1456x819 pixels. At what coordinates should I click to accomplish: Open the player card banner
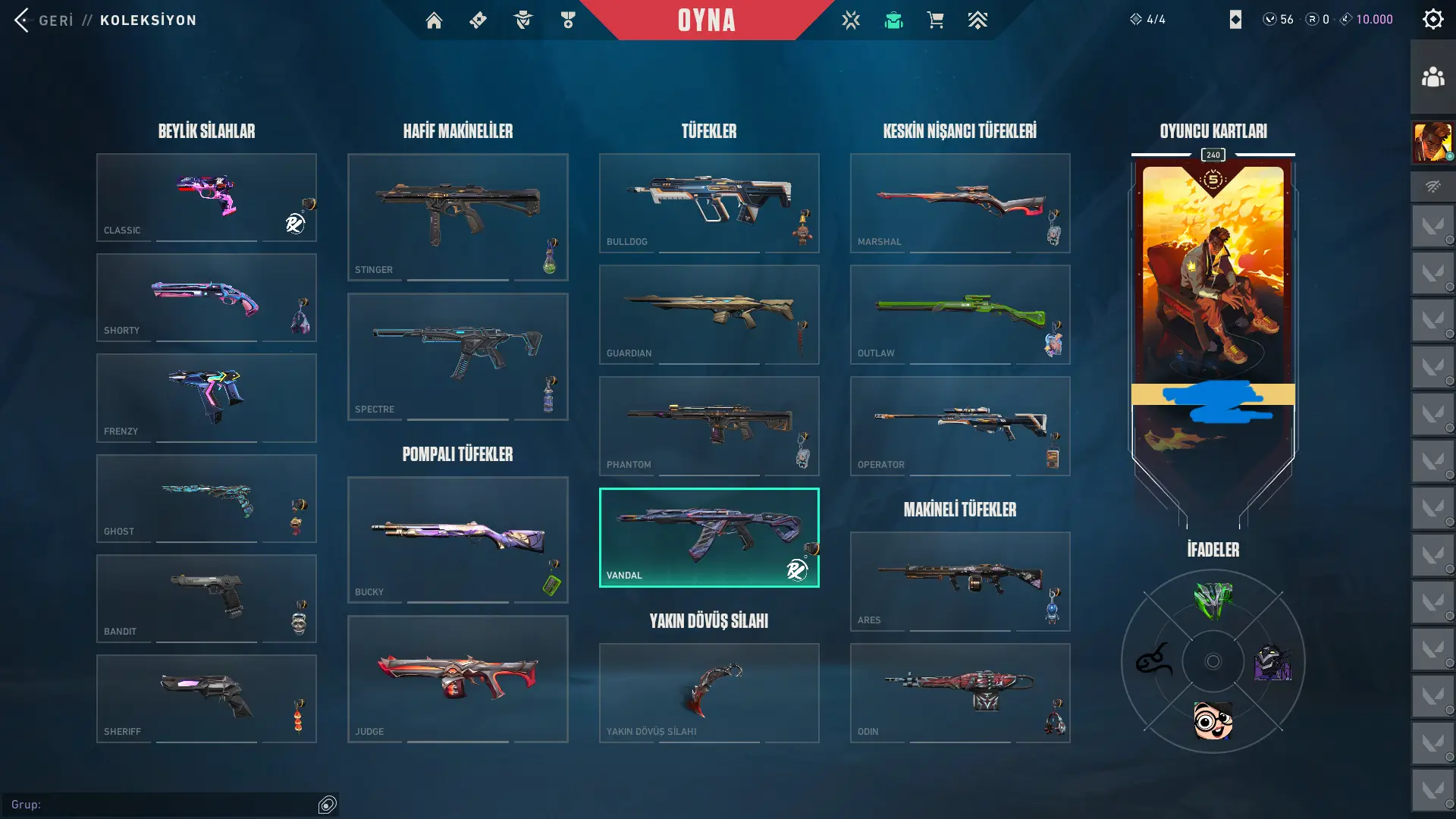coord(1213,303)
